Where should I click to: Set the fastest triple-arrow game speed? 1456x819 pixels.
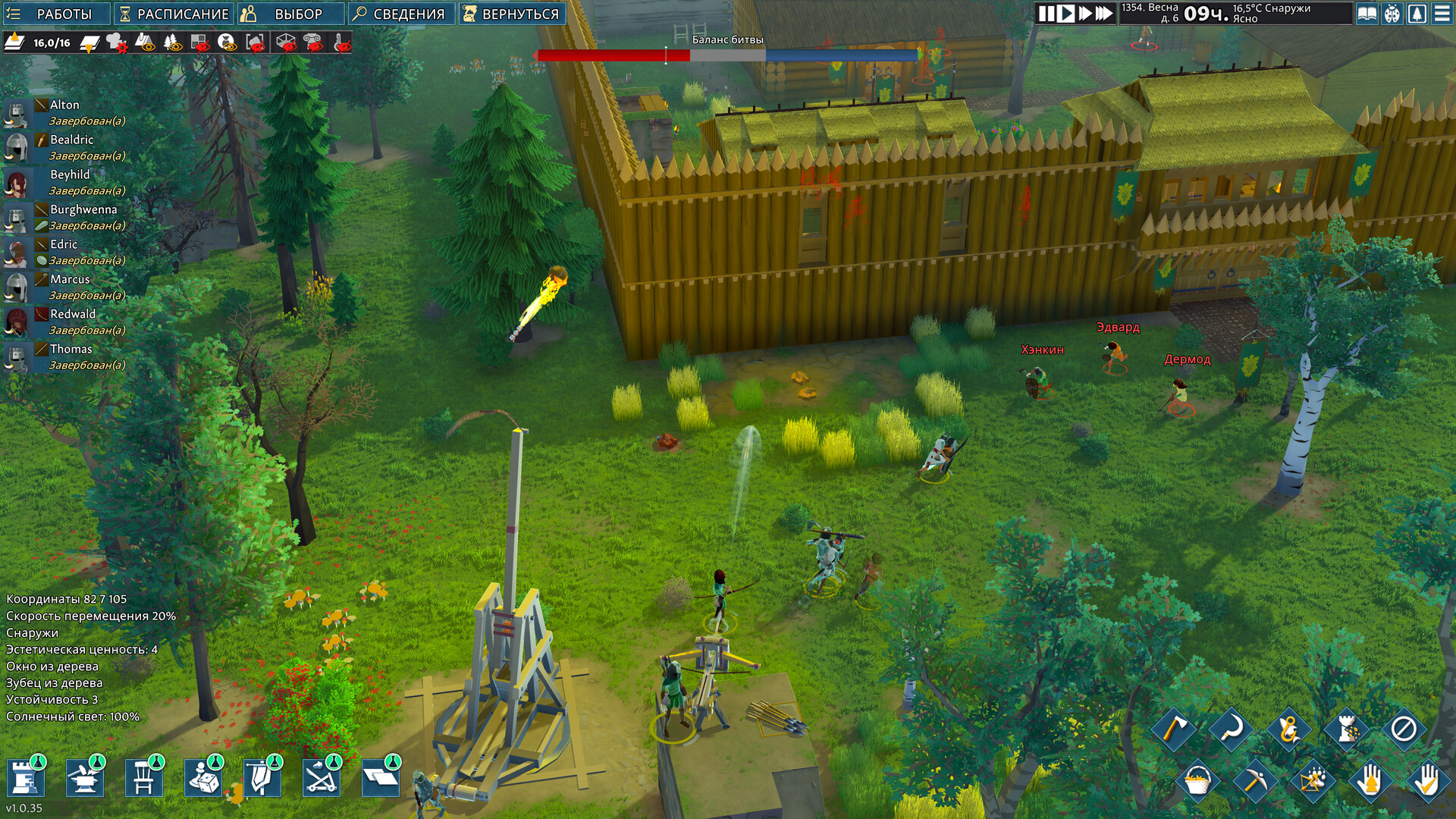click(x=1104, y=13)
